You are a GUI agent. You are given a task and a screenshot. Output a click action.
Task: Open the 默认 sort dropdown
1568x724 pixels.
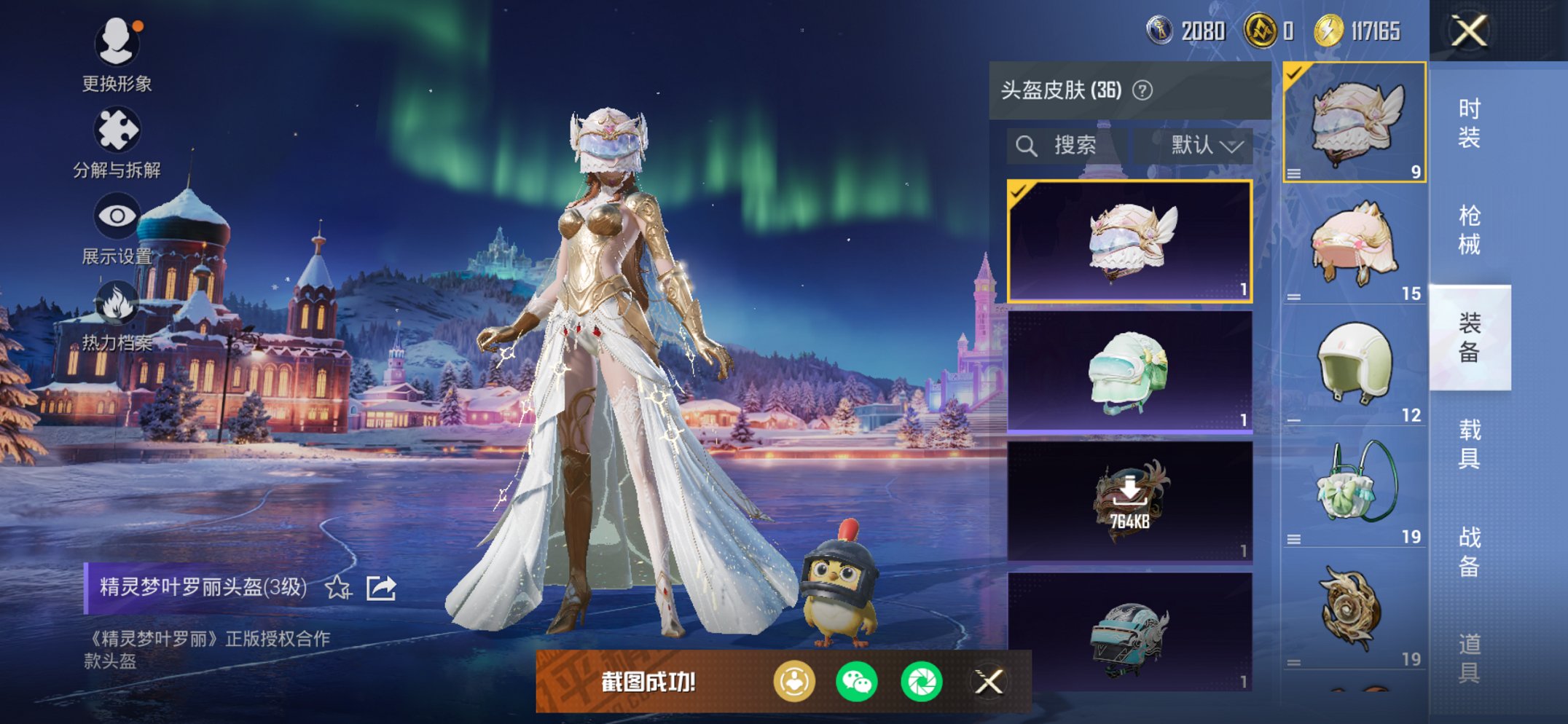pos(1205,146)
